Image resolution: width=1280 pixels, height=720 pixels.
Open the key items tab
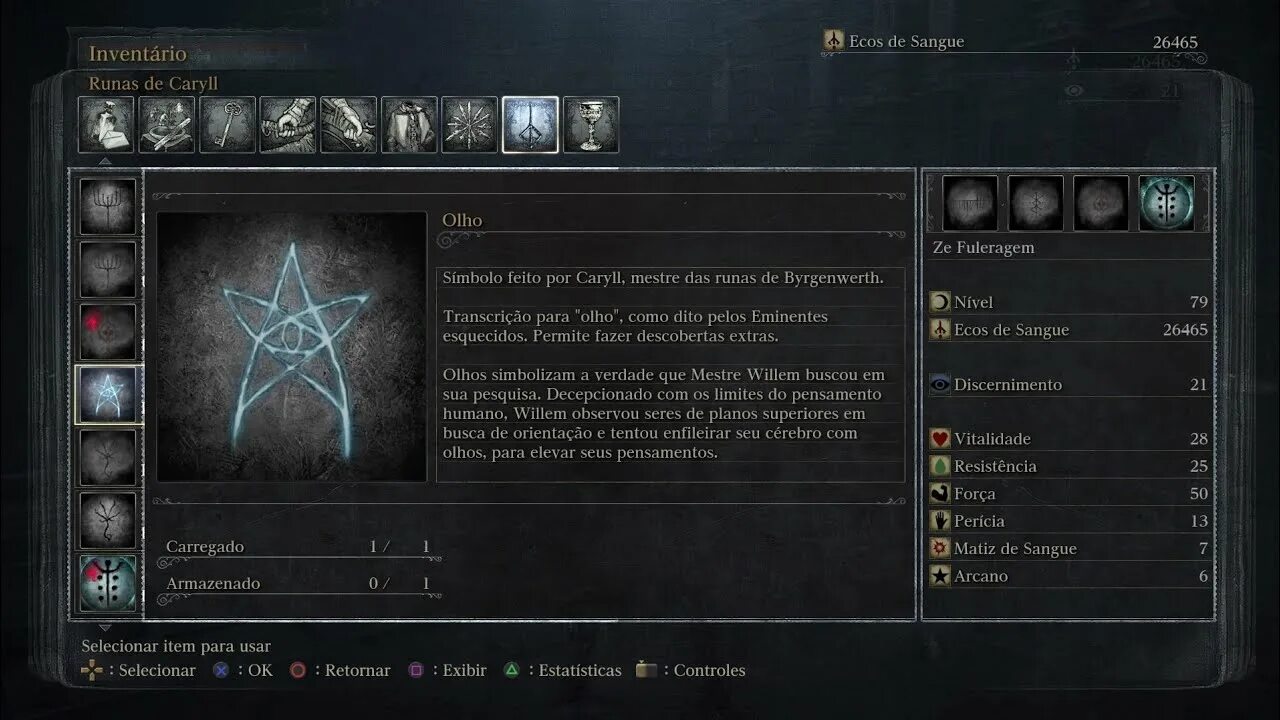click(228, 125)
